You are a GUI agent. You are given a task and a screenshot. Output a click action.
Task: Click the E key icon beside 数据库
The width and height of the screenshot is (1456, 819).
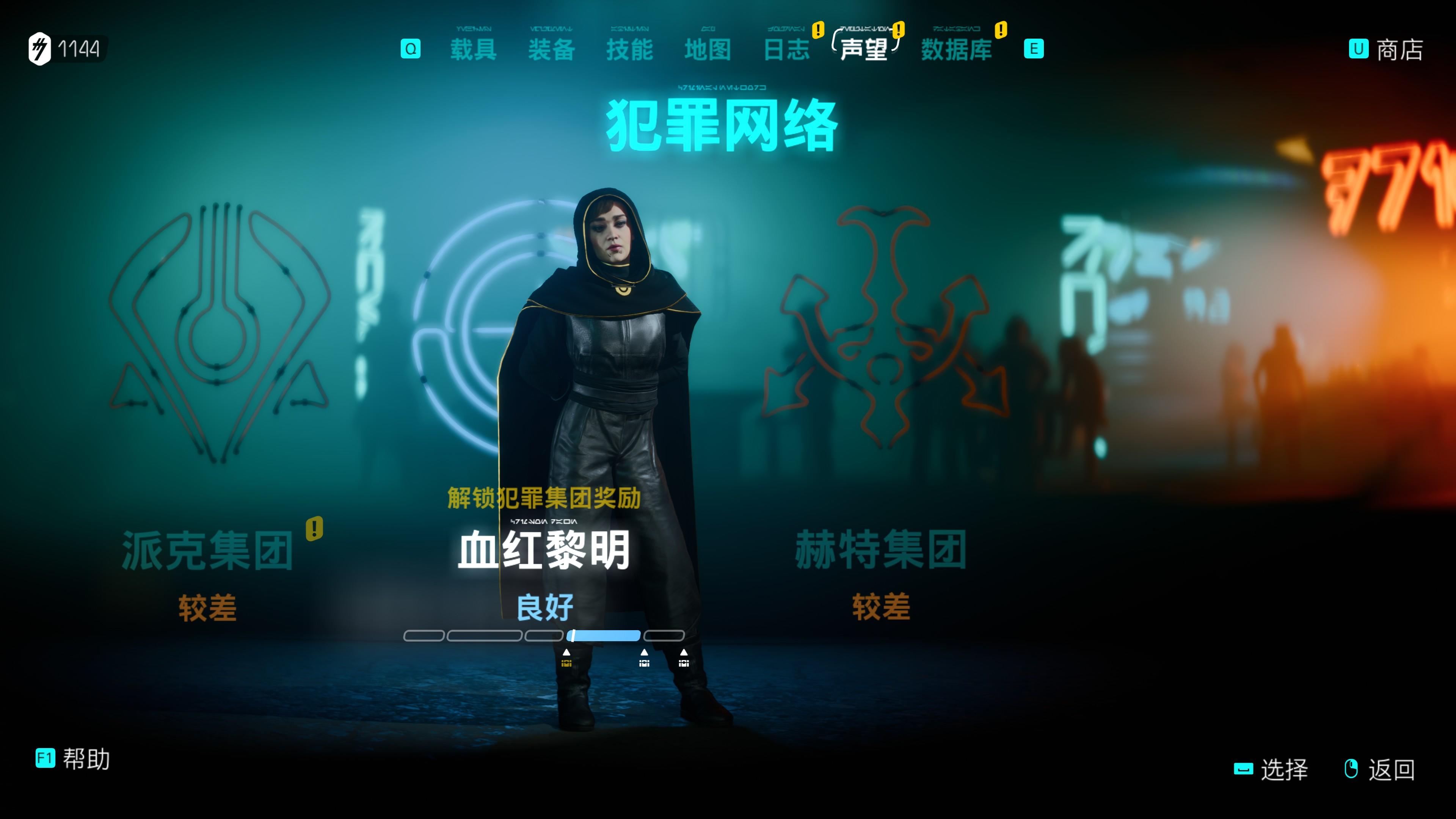[x=1034, y=50]
